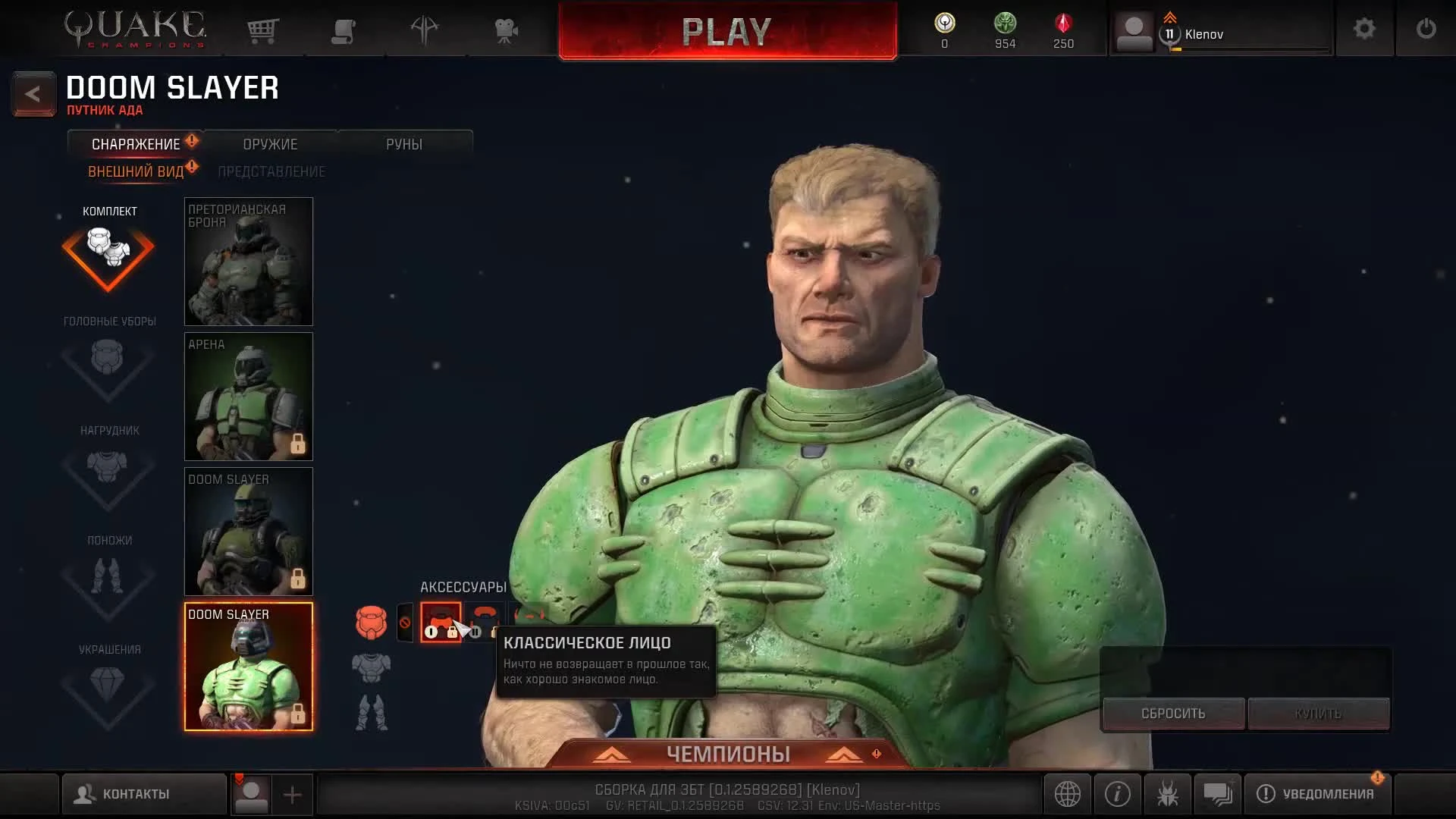Screen dimensions: 1456x819
Task: Toggle the chest armor appearance slot
Action: pos(372,667)
